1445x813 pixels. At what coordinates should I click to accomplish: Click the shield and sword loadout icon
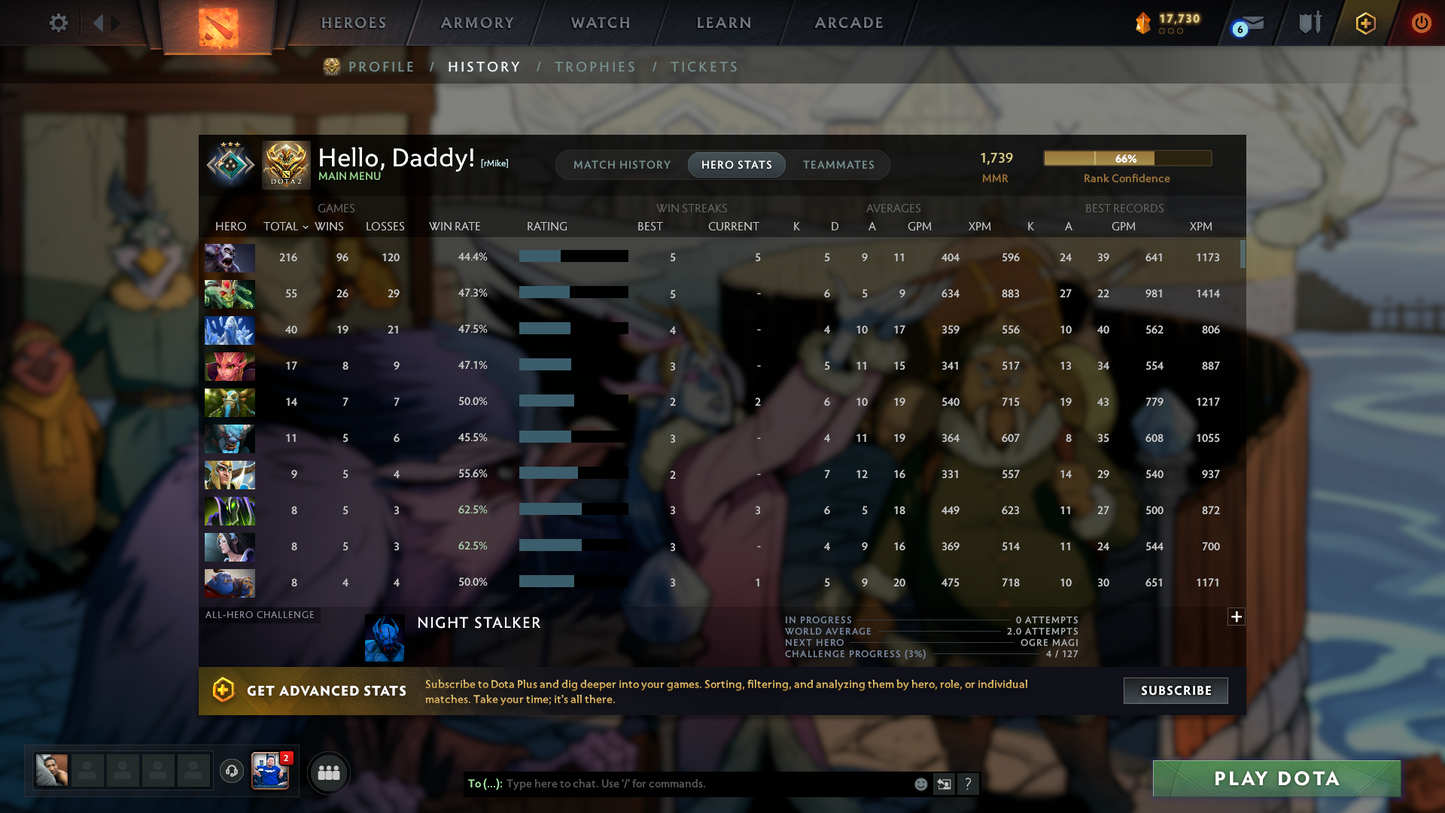[x=1310, y=22]
